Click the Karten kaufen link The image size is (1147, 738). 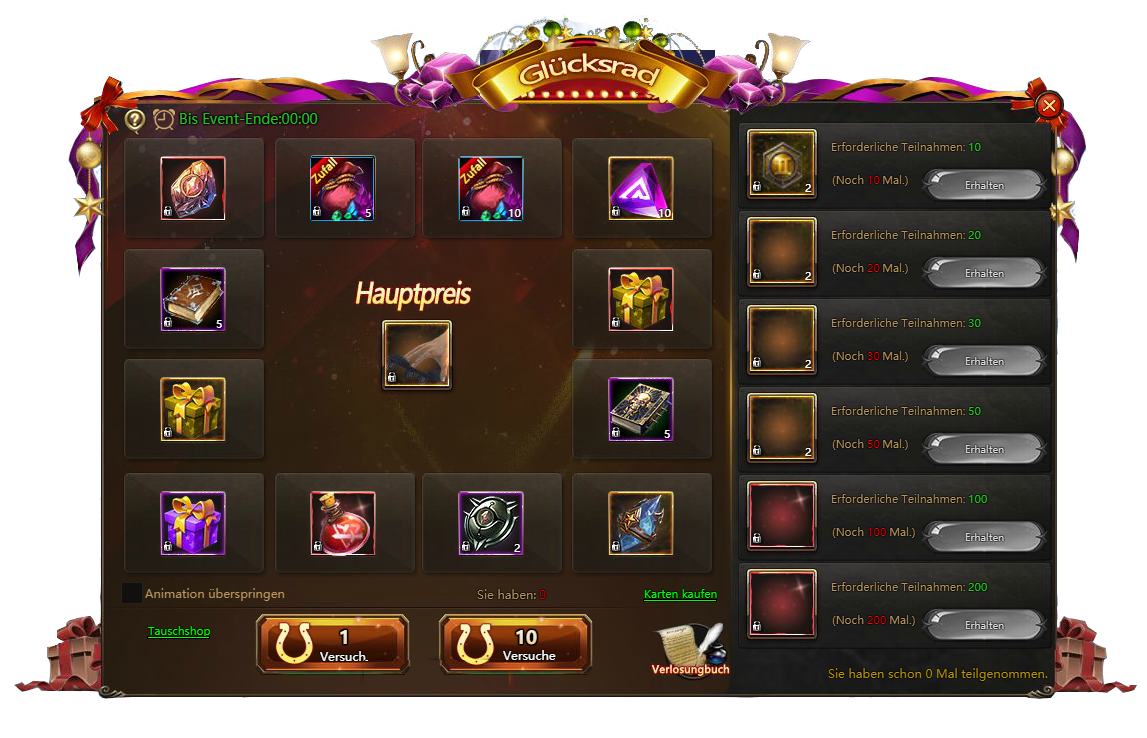680,594
